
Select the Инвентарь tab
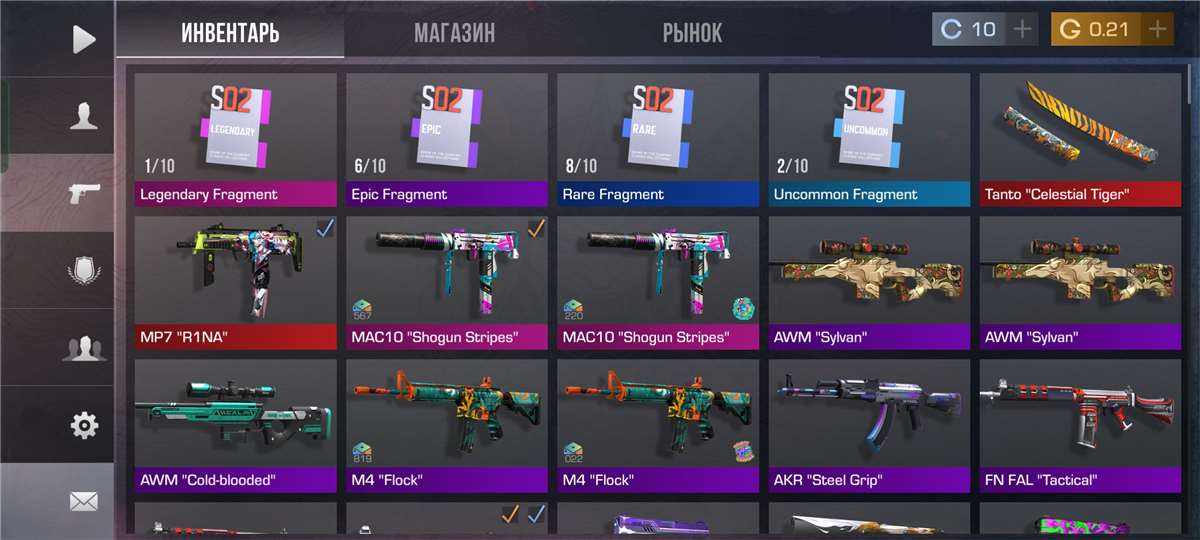[230, 34]
